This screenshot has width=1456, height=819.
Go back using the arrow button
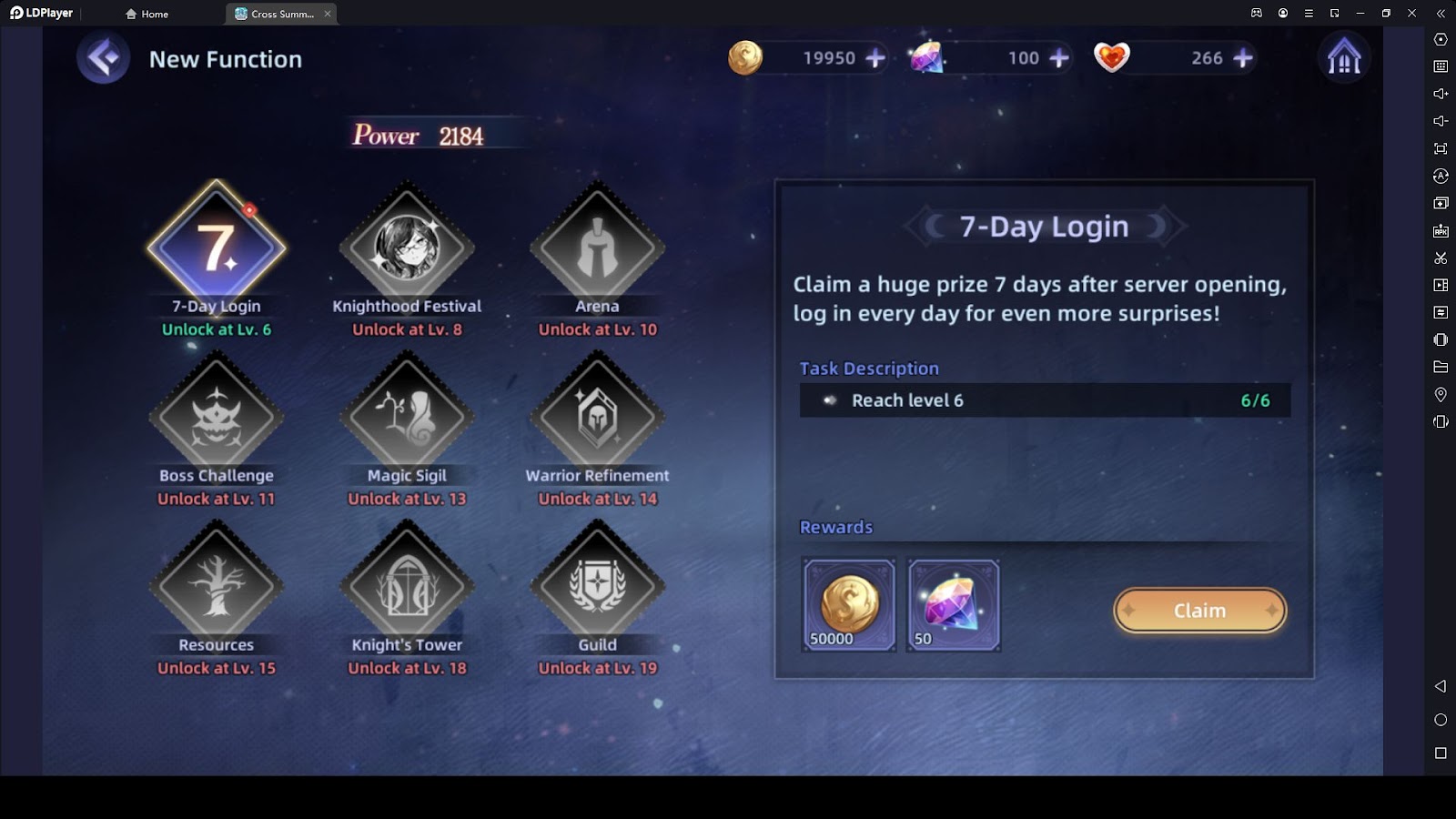[103, 59]
